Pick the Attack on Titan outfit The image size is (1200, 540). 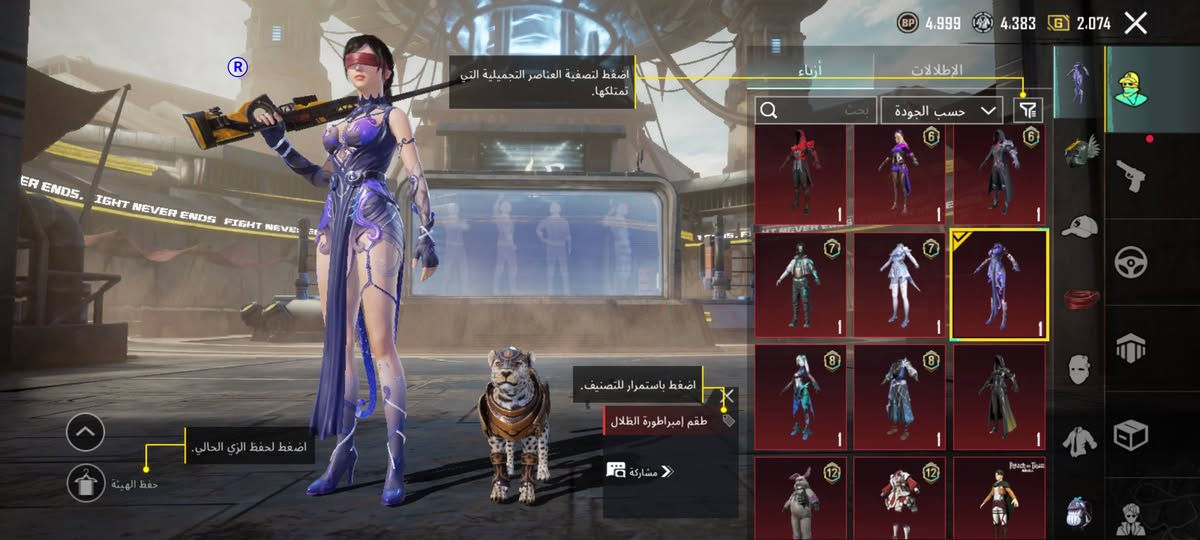coord(998,498)
